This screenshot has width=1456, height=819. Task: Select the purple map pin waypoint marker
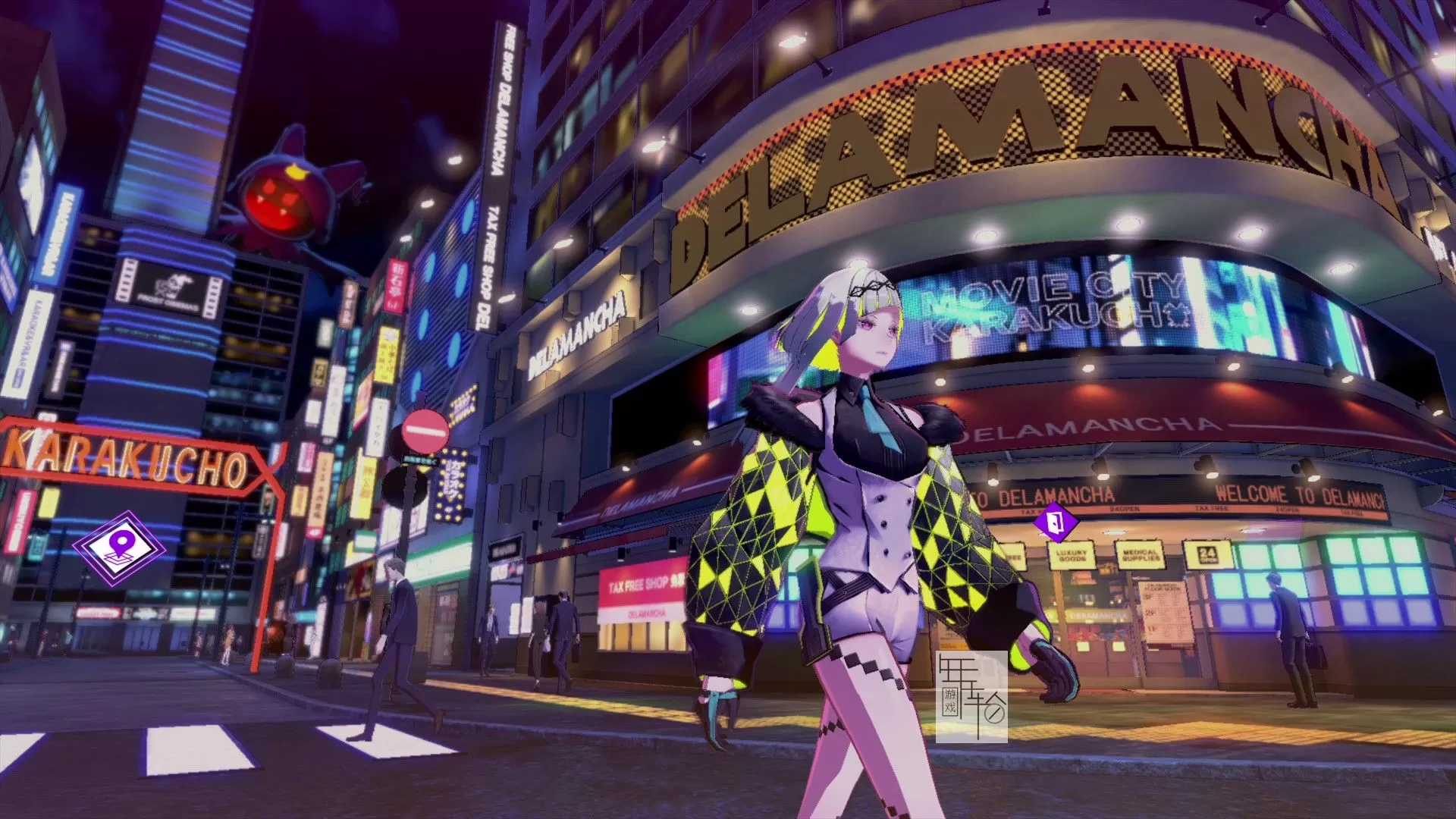(x=120, y=548)
